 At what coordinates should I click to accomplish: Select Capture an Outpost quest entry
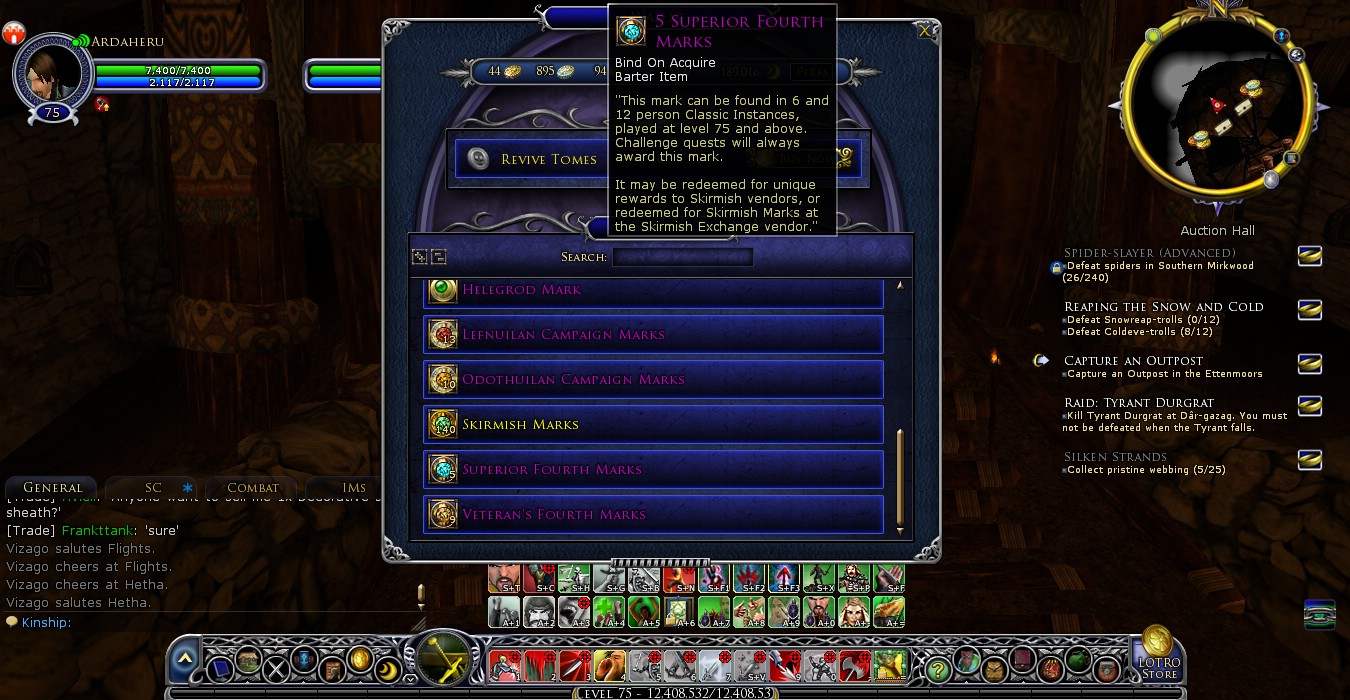(1133, 360)
